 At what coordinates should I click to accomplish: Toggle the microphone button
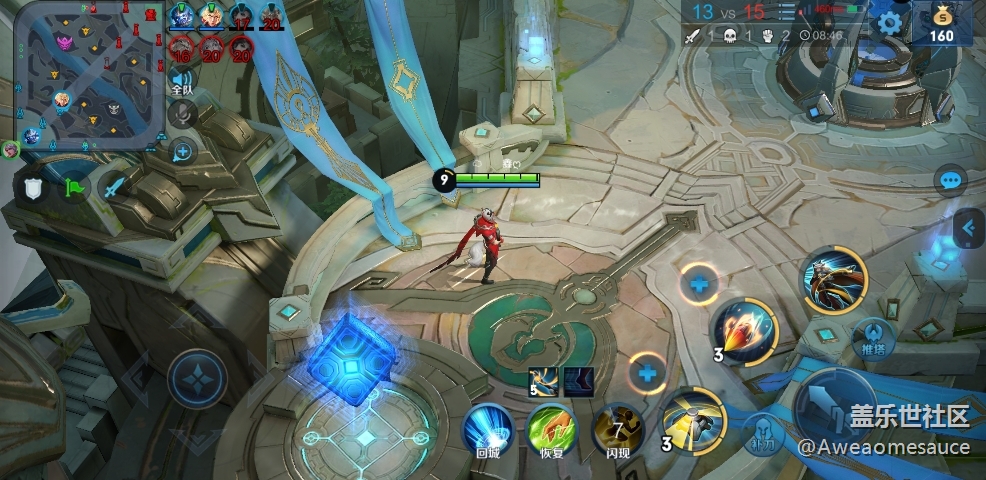pyautogui.click(x=181, y=116)
